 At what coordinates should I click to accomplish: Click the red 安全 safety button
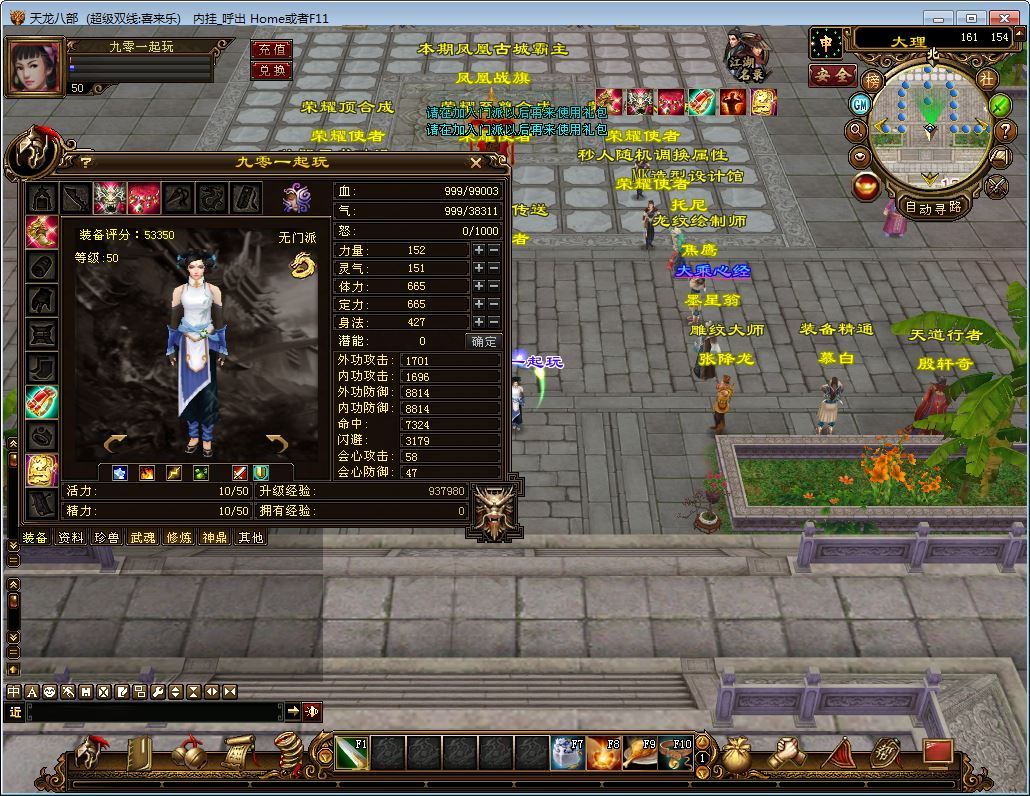pyautogui.click(x=832, y=75)
